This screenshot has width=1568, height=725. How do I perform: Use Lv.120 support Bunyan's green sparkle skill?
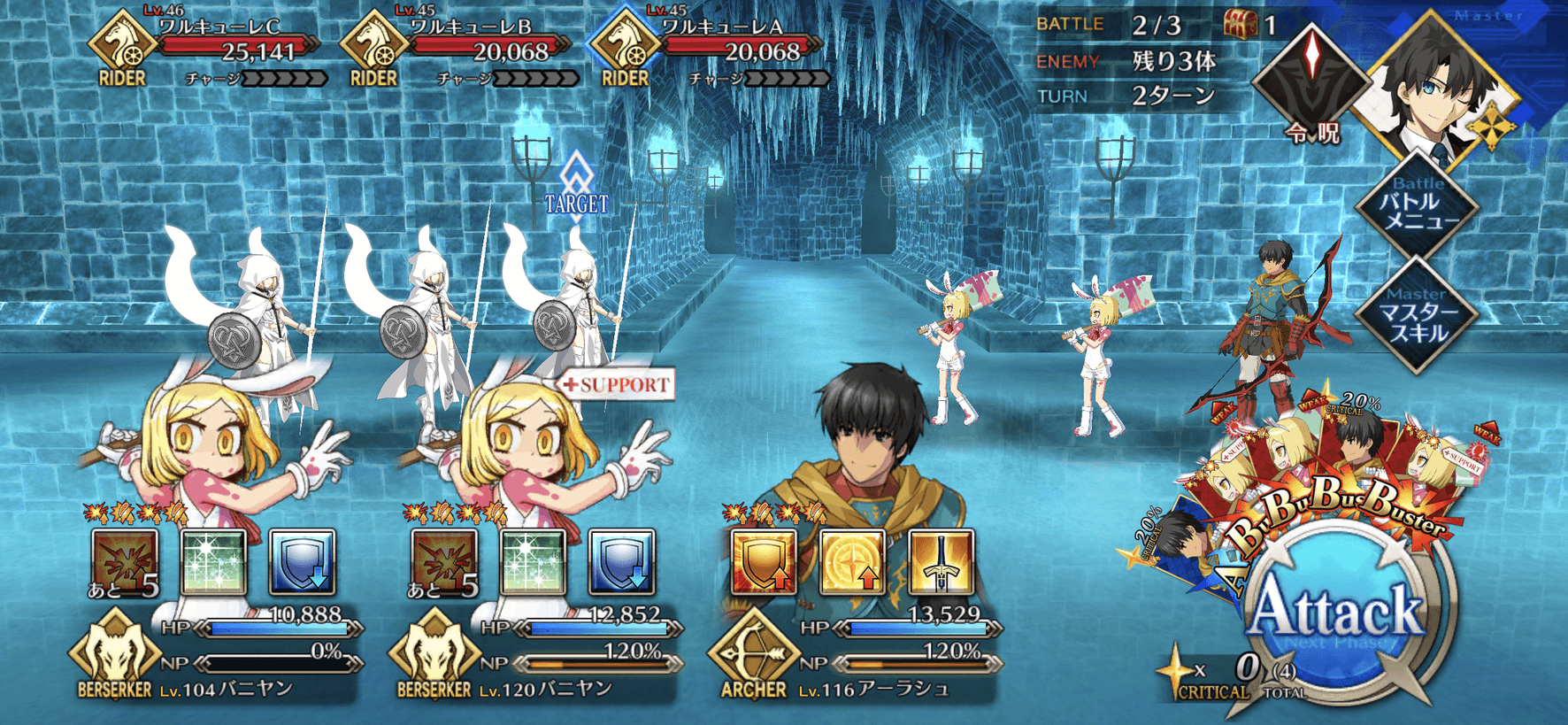(533, 561)
